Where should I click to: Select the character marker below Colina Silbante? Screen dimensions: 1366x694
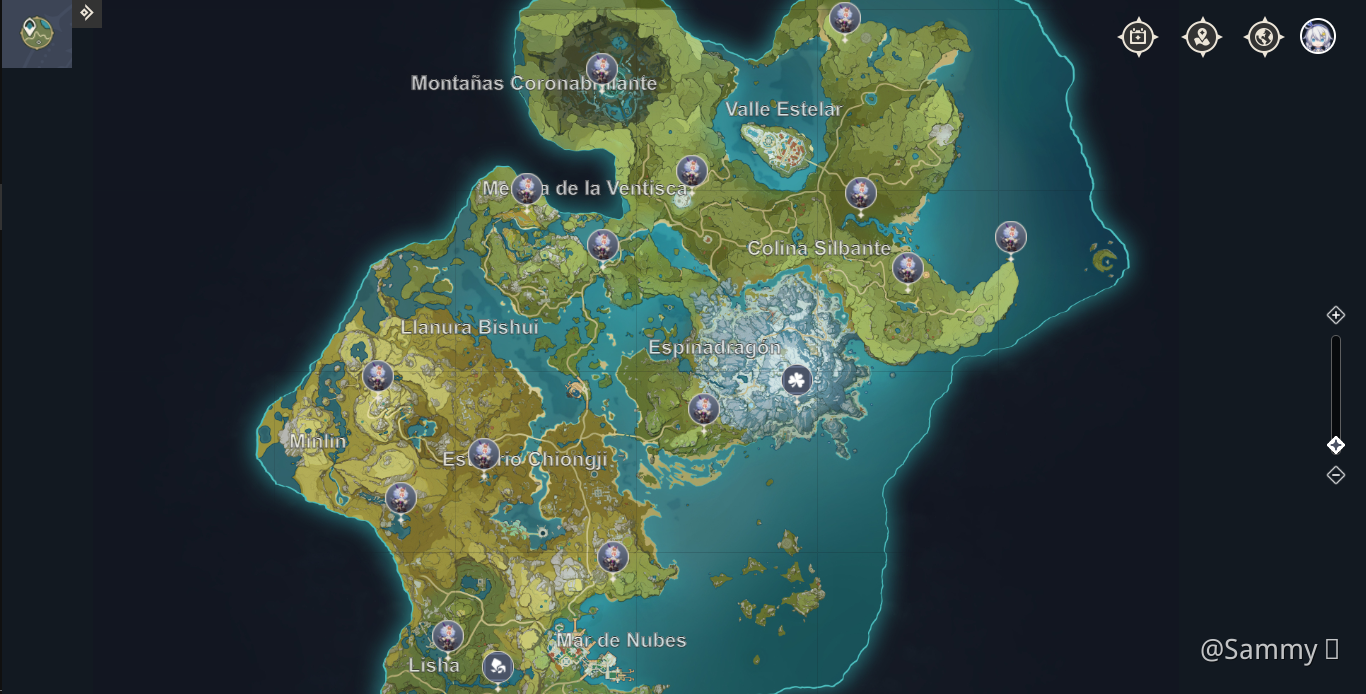pos(907,268)
